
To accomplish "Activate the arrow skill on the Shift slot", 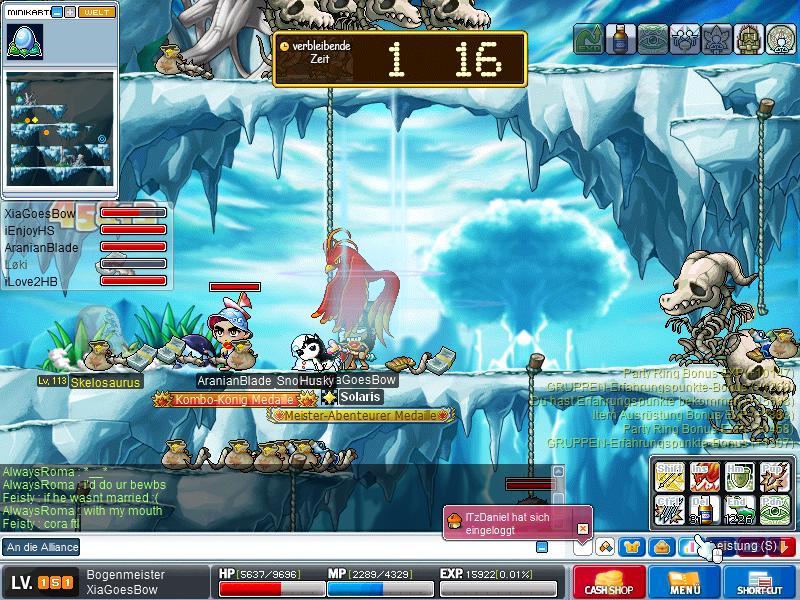I will (x=669, y=476).
